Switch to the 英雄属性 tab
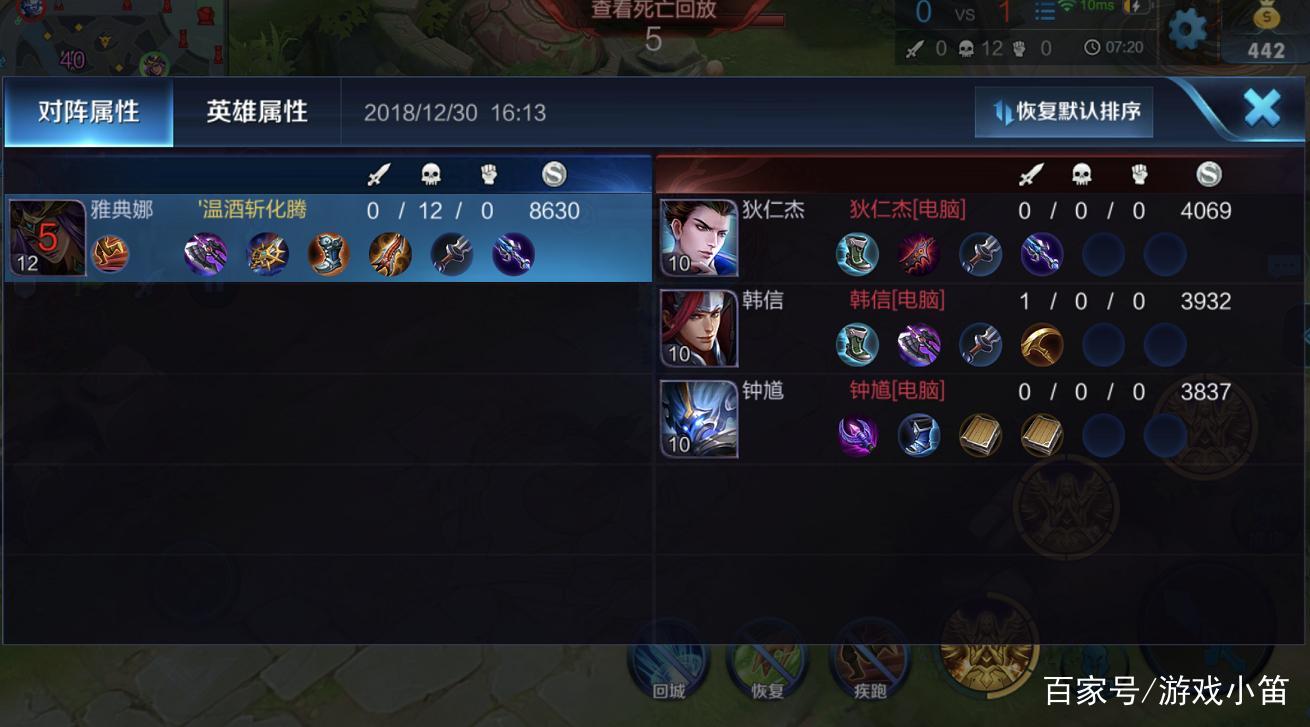The height and width of the screenshot is (727, 1310). 257,112
